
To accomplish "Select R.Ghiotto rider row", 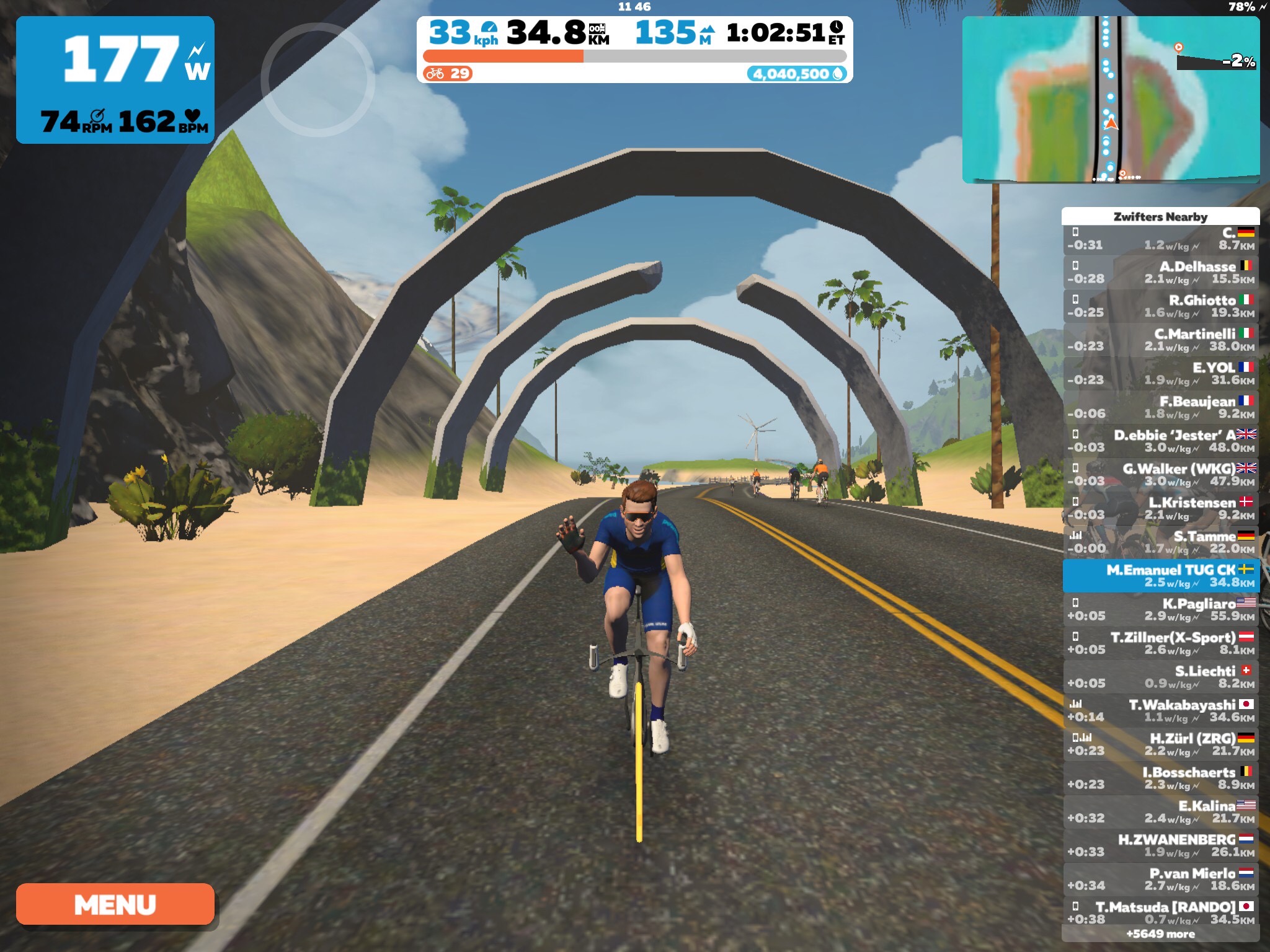I will [x=1160, y=306].
